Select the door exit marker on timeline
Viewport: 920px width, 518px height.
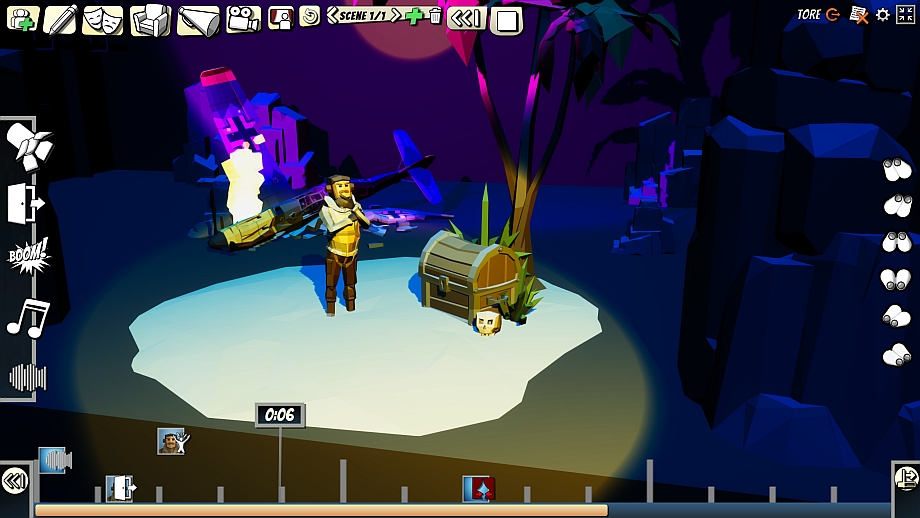[121, 489]
